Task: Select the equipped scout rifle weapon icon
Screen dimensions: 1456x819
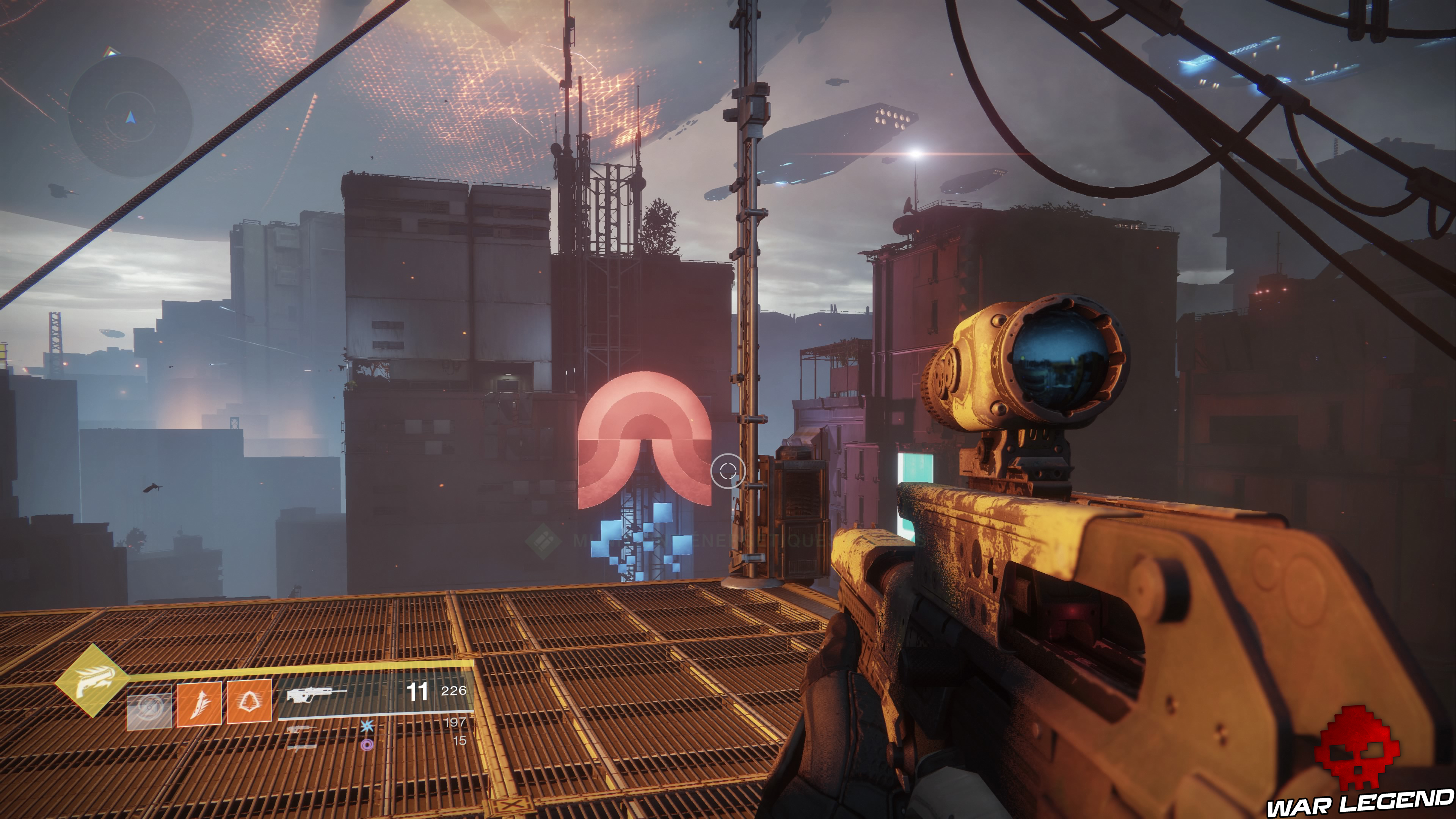Action: click(316, 694)
